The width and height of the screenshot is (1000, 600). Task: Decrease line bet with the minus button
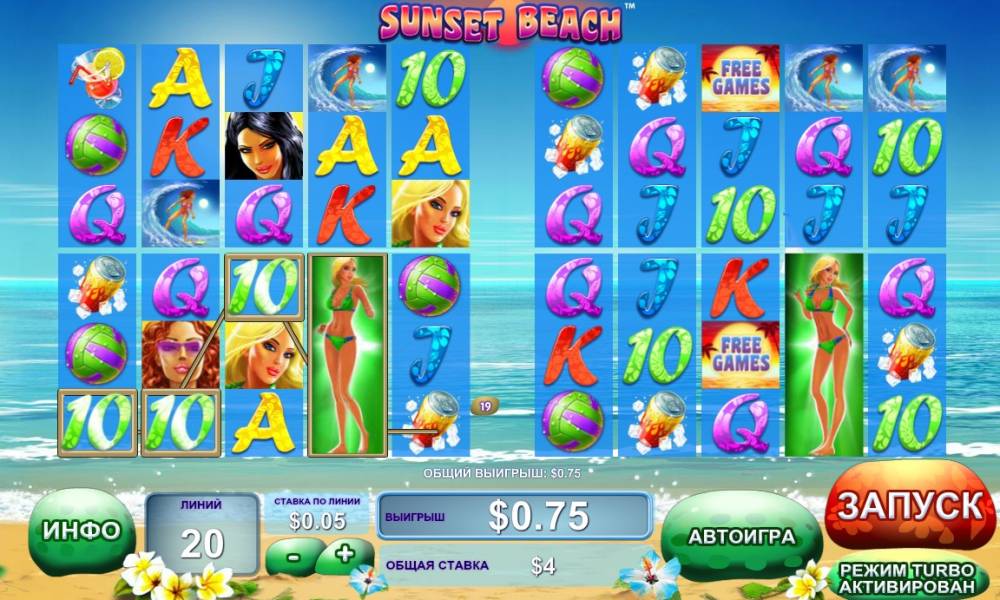pyautogui.click(x=294, y=554)
